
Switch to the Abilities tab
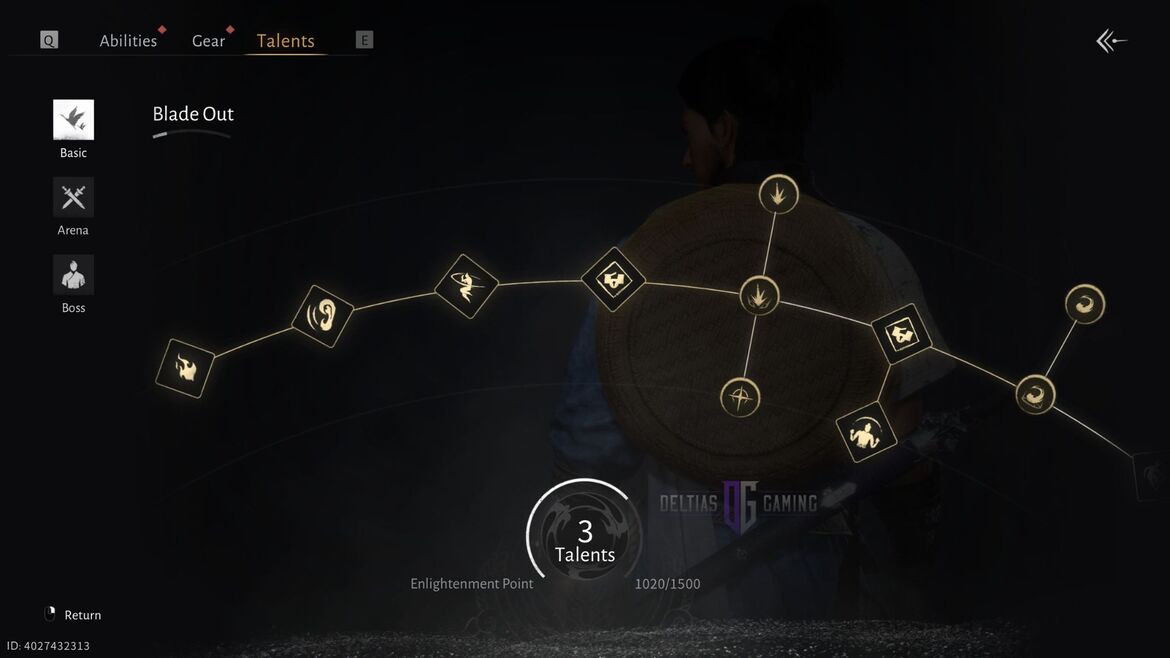128,41
